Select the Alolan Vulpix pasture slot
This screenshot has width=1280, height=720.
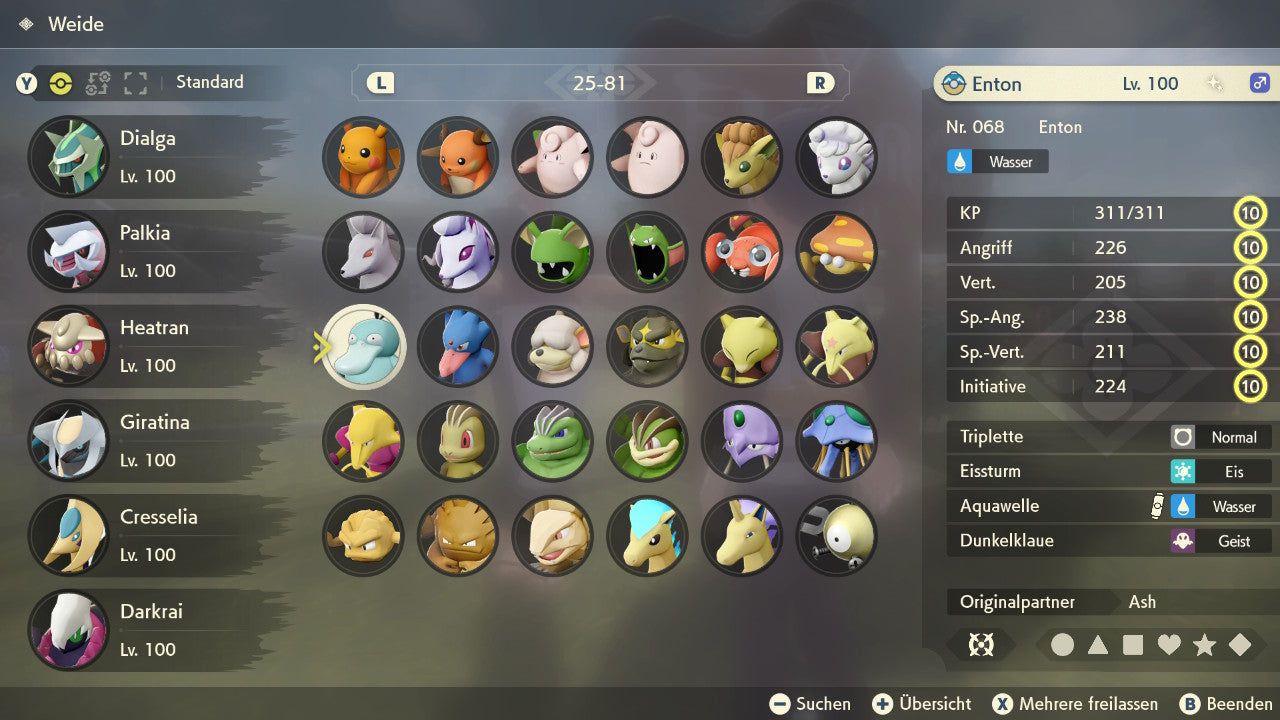pos(836,157)
